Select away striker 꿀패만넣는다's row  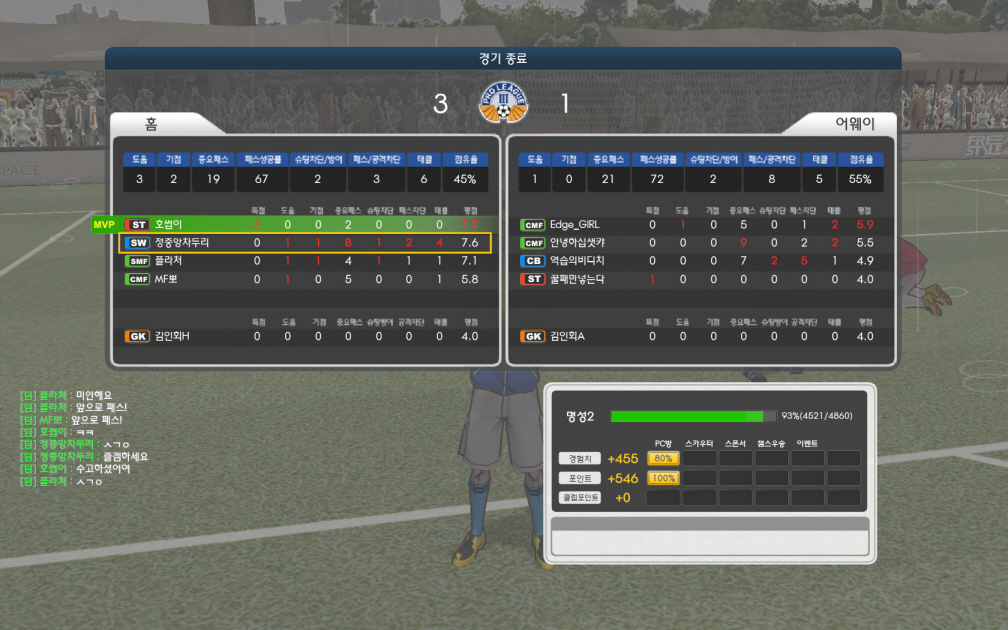coord(701,279)
